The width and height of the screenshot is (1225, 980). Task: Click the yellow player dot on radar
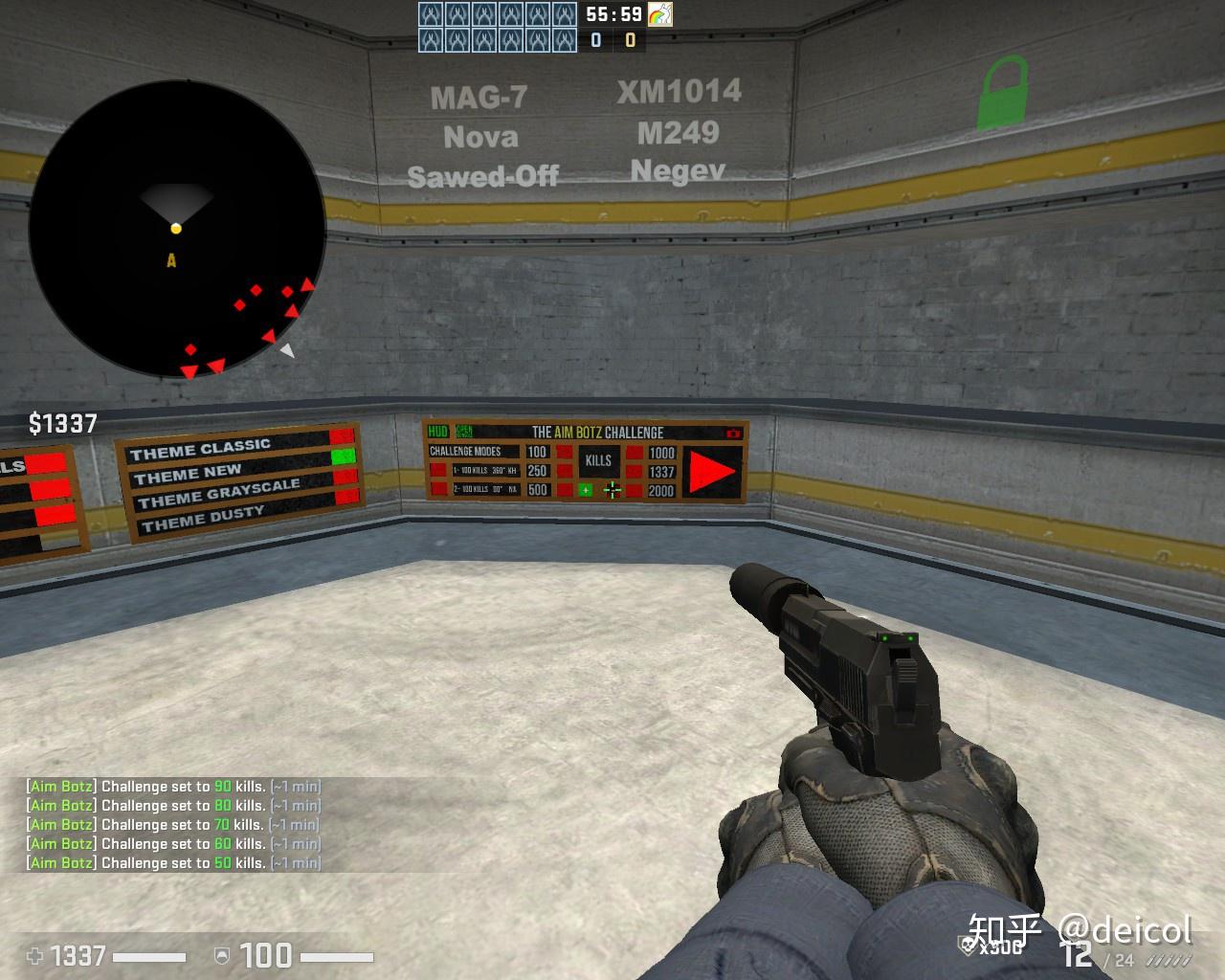(176, 228)
